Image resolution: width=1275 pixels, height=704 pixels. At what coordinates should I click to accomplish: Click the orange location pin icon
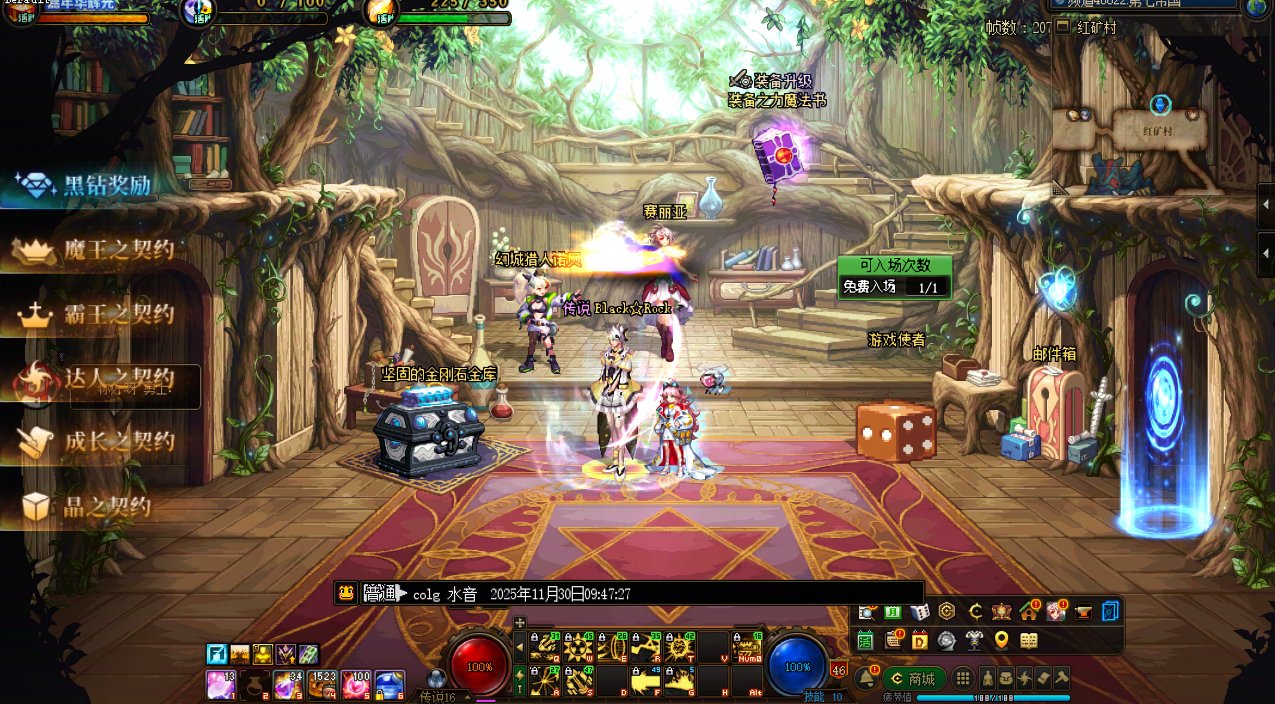(1001, 640)
